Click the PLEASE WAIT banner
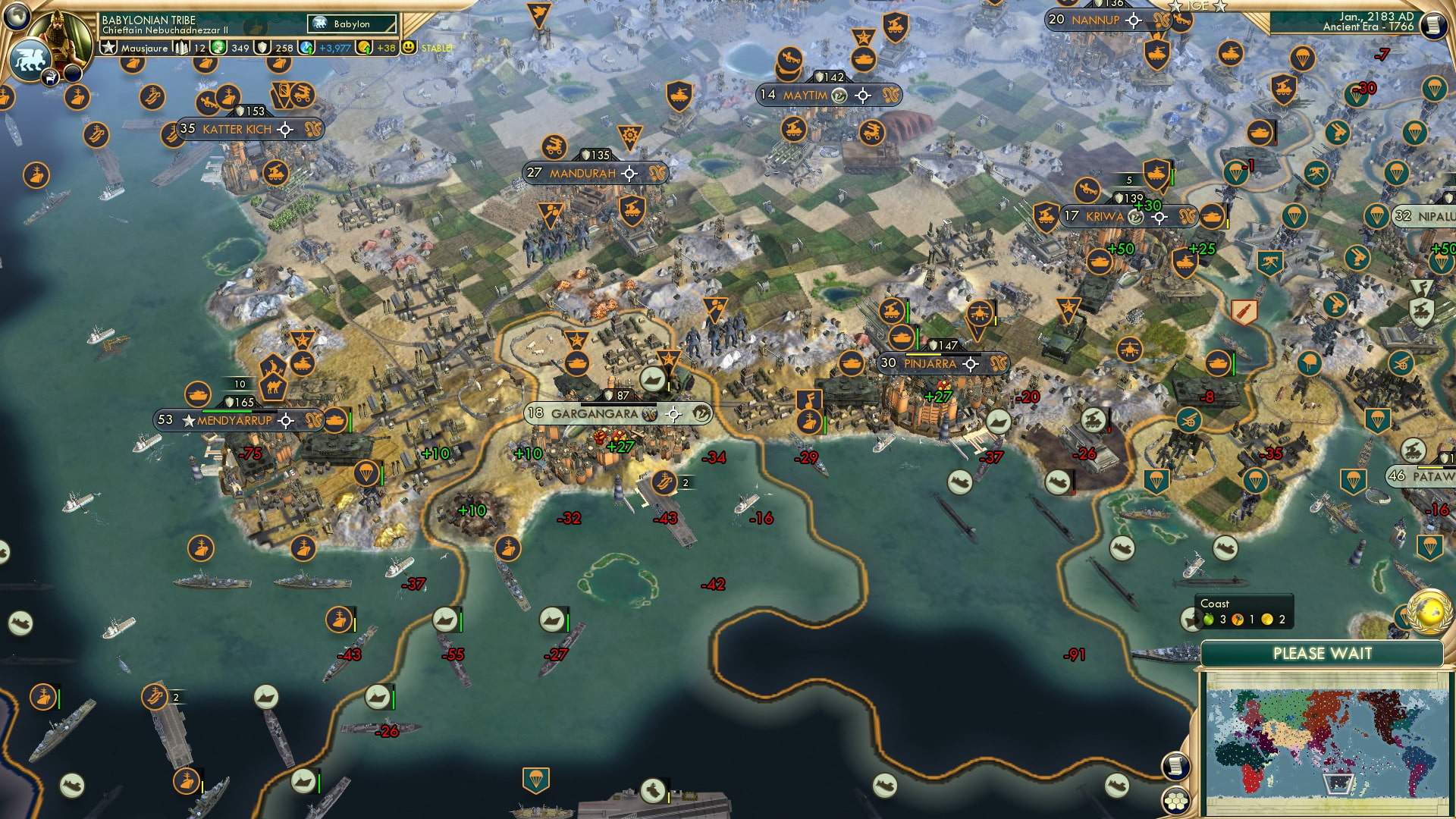Screen dimensions: 1456x819 (x=1323, y=652)
